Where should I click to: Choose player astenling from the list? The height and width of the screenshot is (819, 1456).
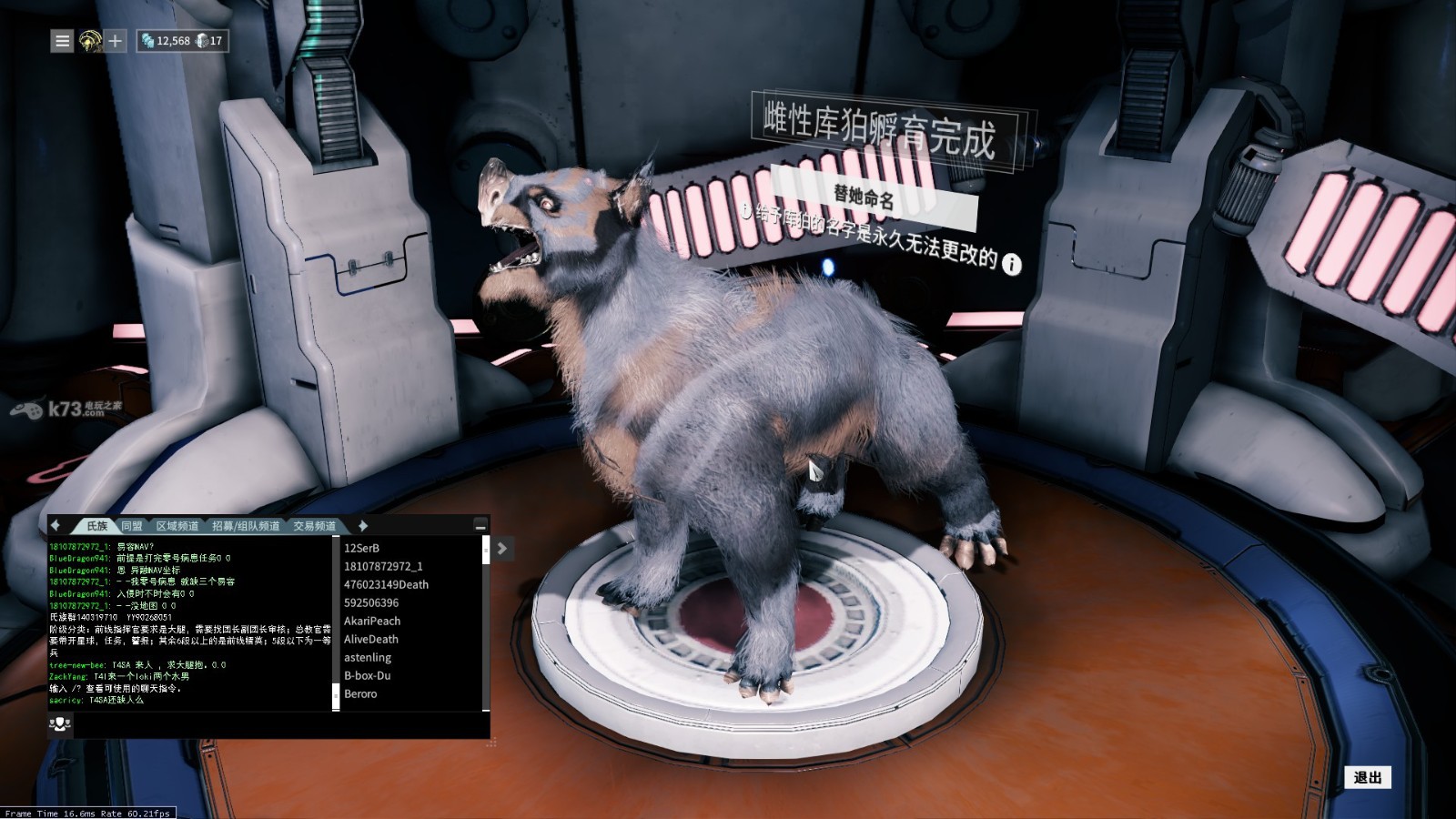click(368, 657)
